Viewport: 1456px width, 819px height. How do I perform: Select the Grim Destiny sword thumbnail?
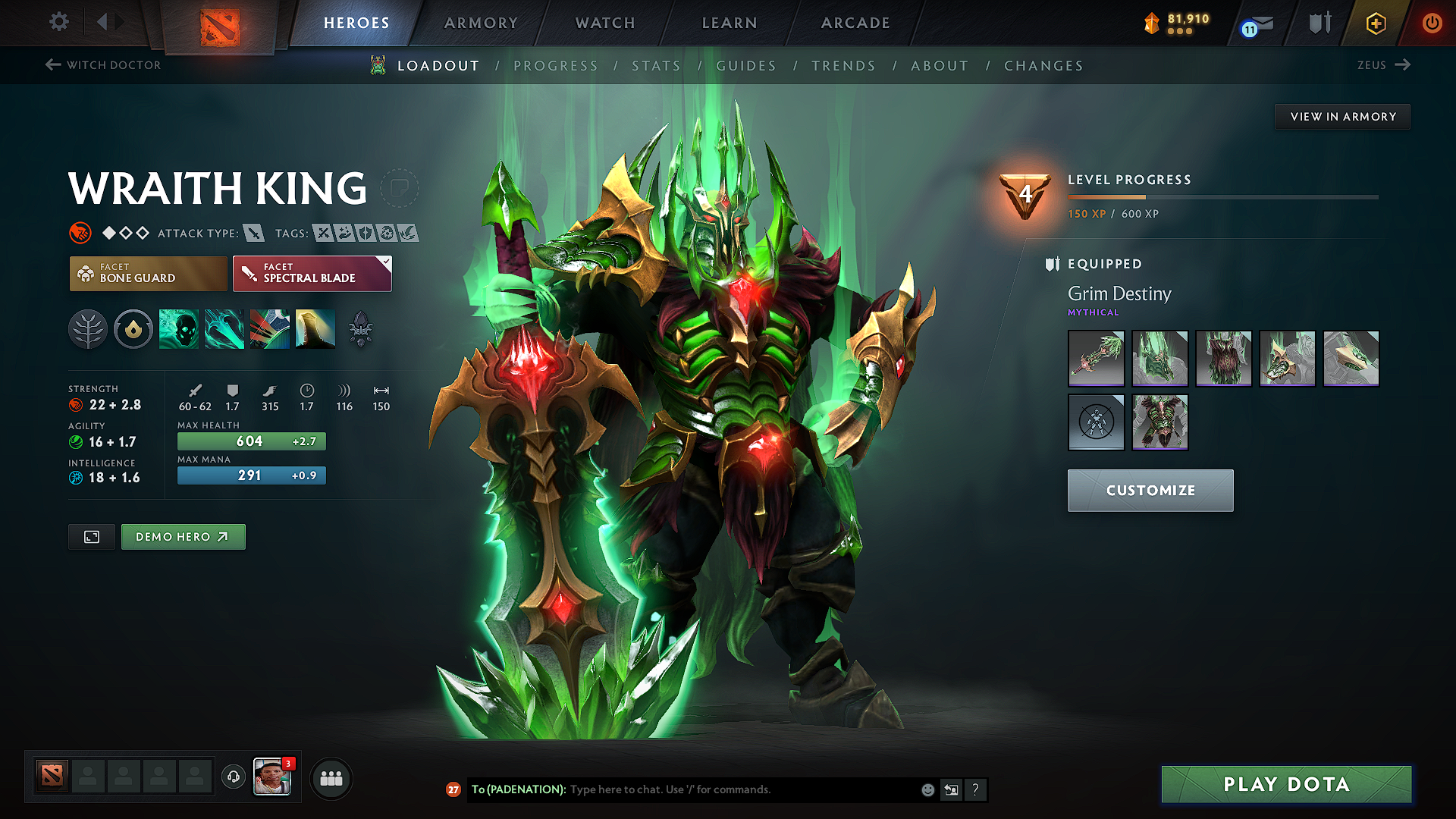(x=1096, y=359)
